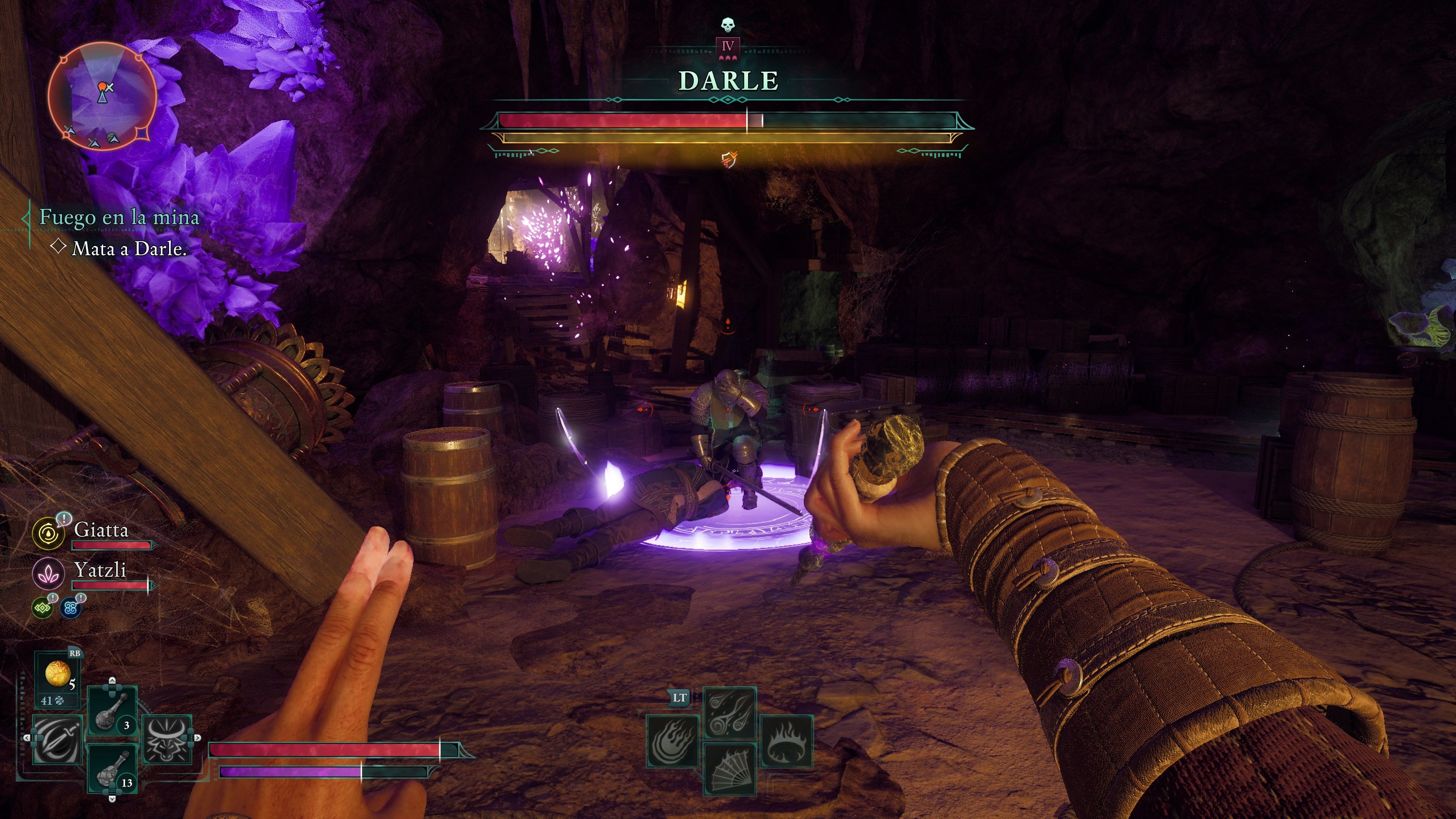Activate the sword slash ability slot
This screenshot has height=819, width=1456.
pos(57,739)
